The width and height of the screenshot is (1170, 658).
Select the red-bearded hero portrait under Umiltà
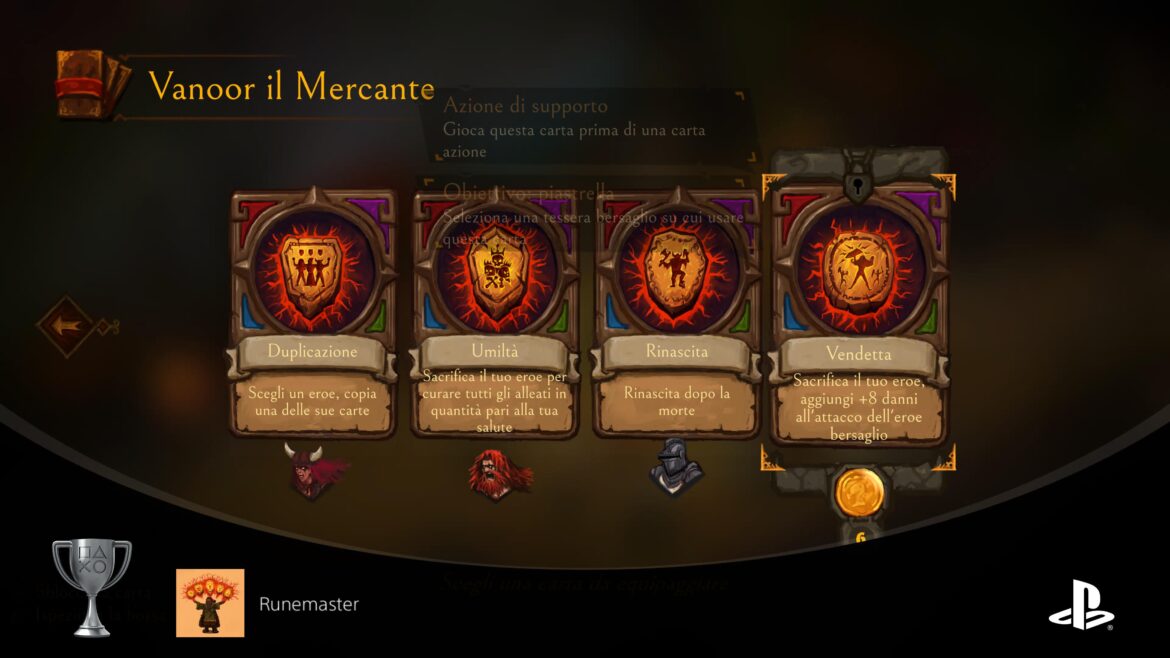[x=495, y=472]
